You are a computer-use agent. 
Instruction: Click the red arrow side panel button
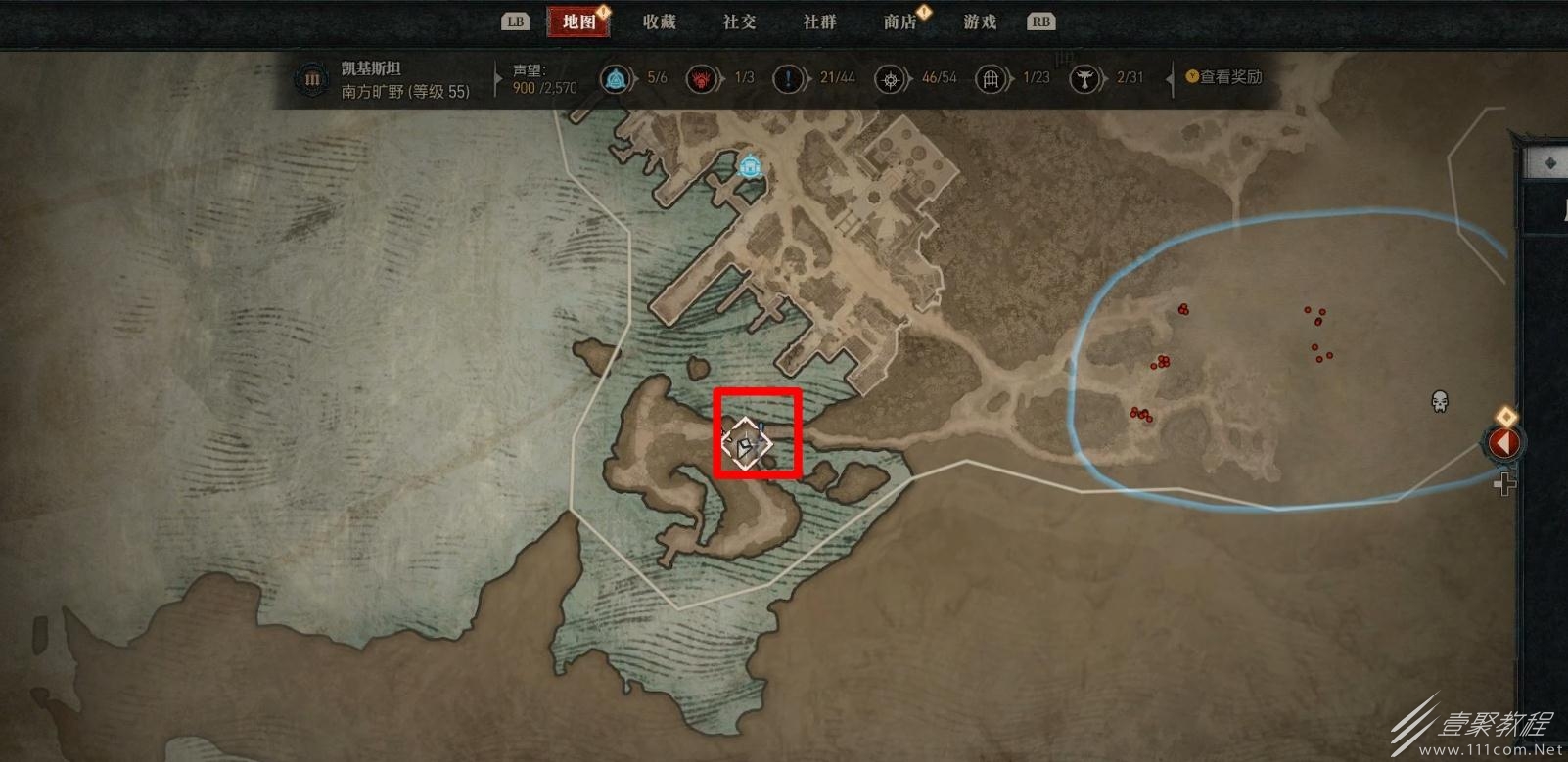point(1503,443)
